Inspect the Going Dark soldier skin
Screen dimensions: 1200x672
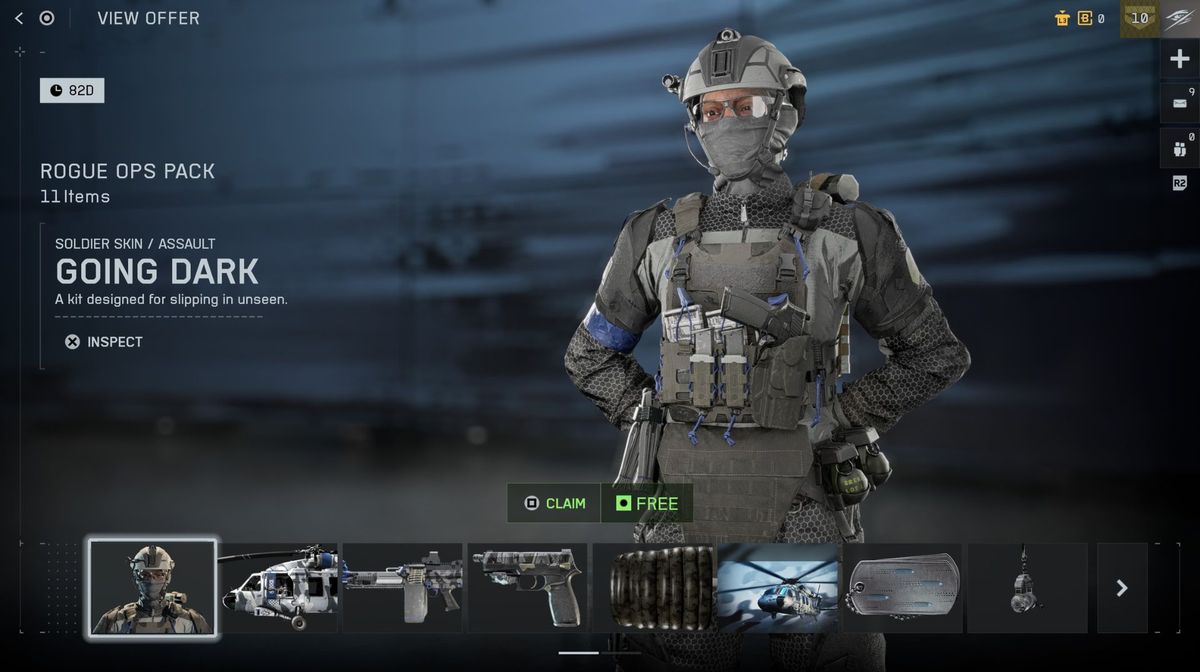click(103, 342)
